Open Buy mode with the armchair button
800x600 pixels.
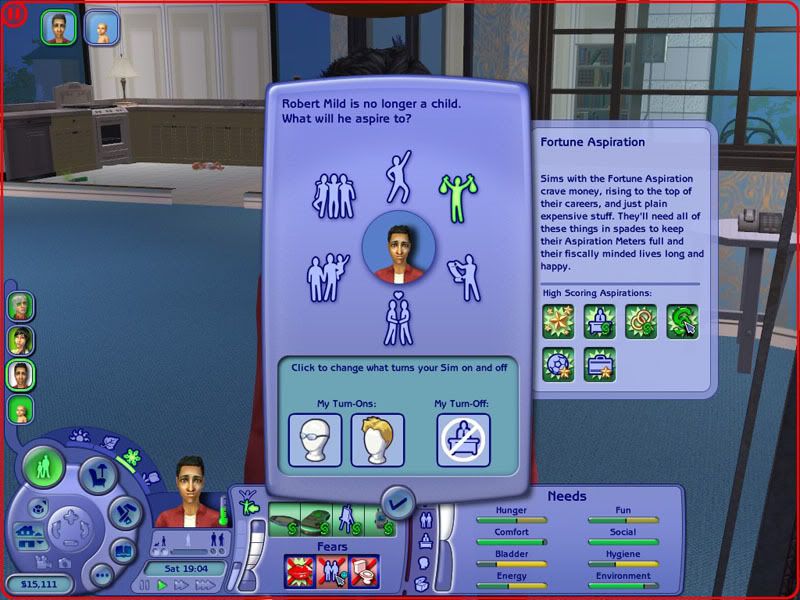98,475
